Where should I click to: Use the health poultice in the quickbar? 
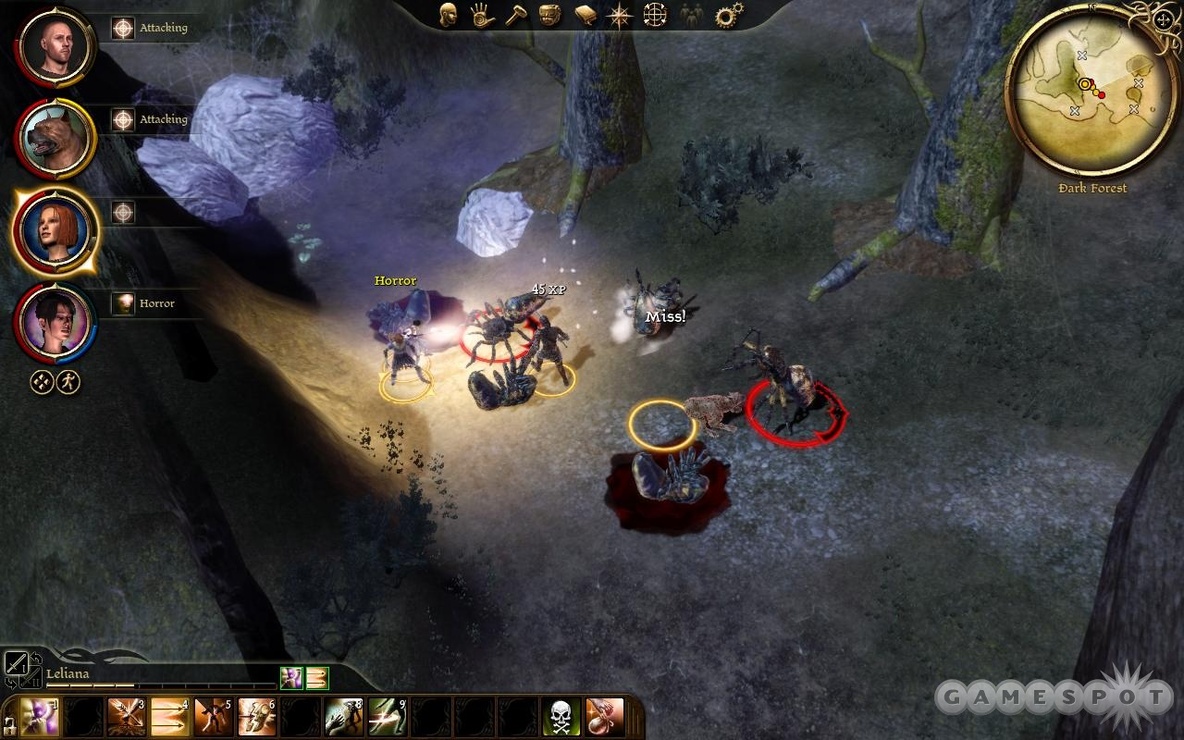click(604, 717)
